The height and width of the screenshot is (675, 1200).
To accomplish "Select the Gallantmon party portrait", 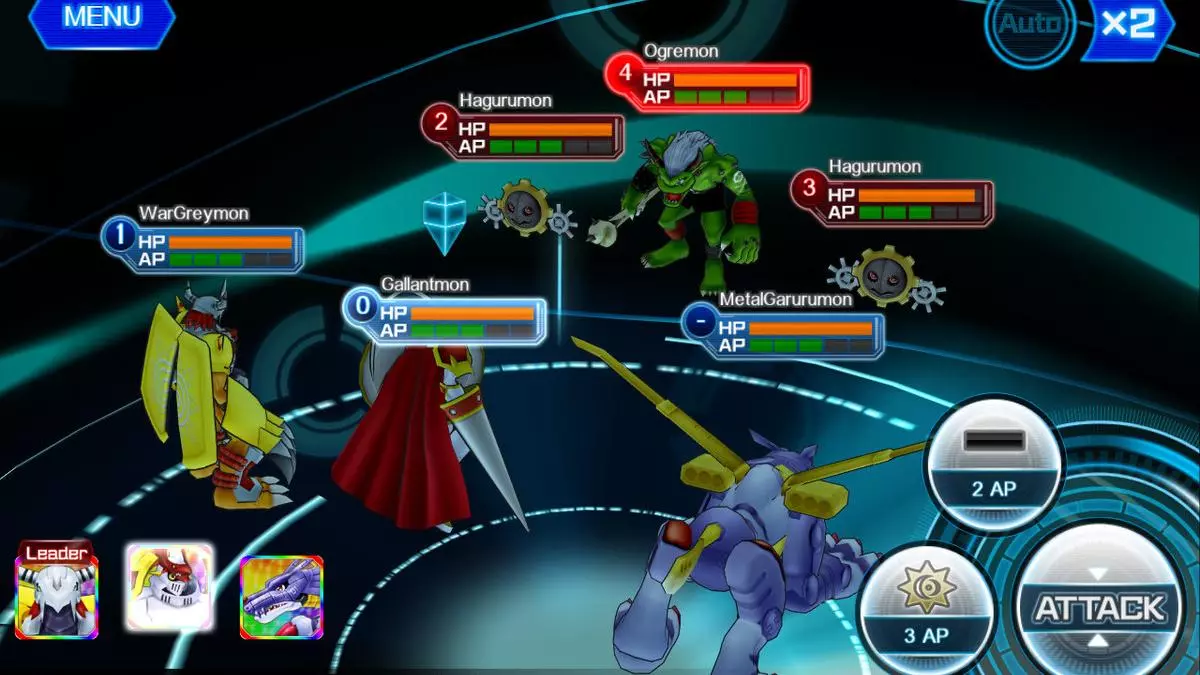I will click(x=169, y=588).
